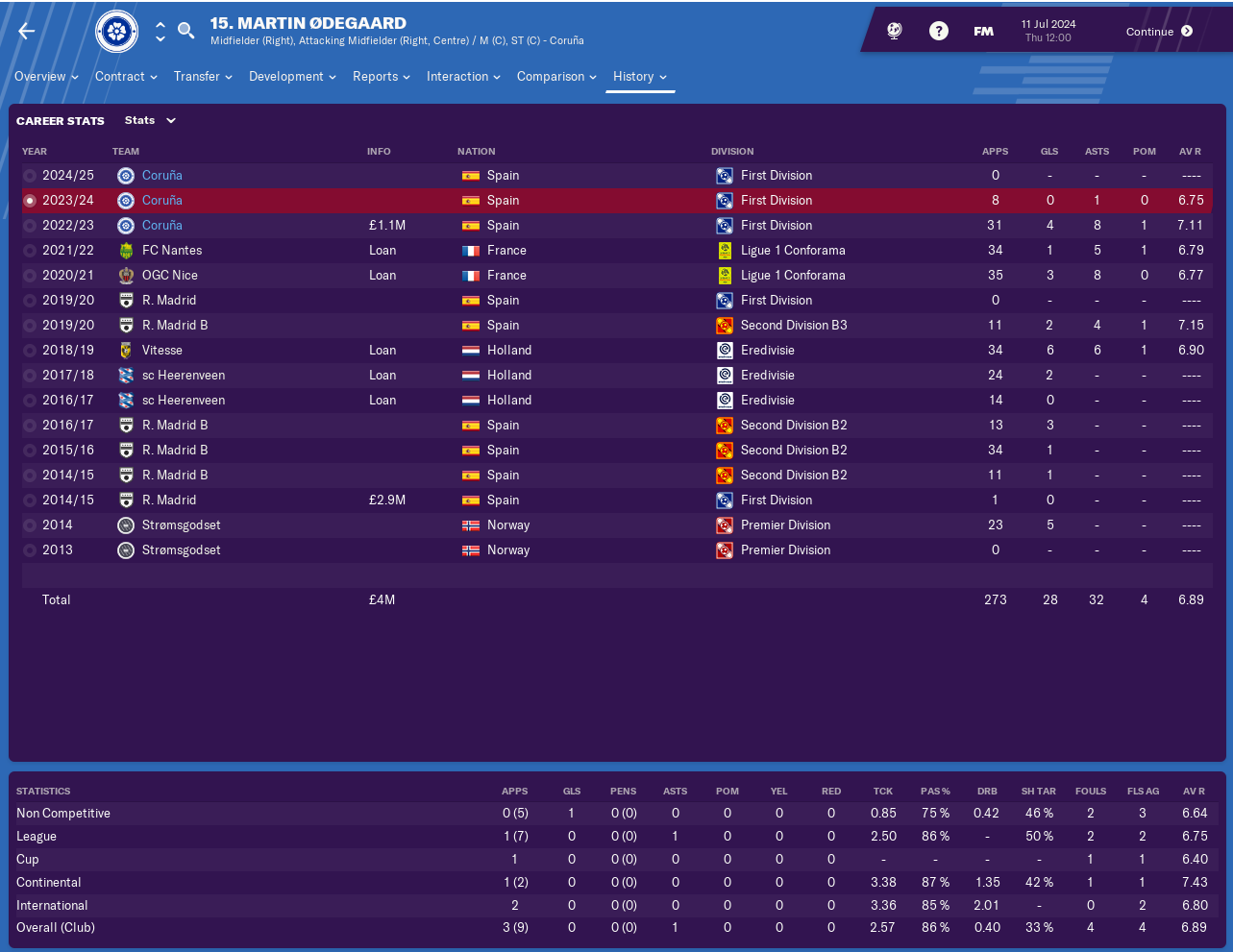Show the Reports menu

pos(381,77)
